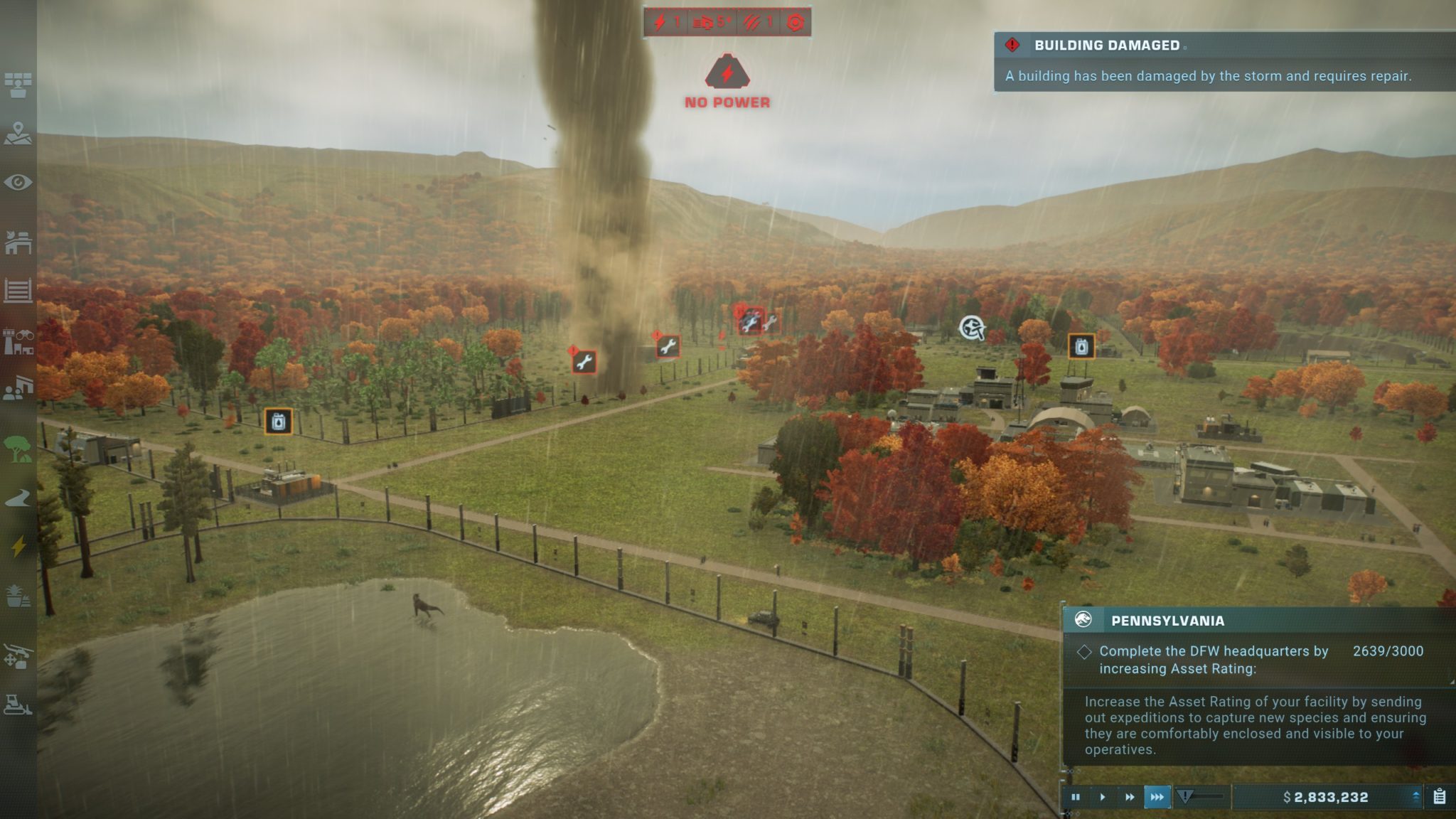Click the notification alert slider triangle
Screen dimensions: 1456x819
(1184, 797)
